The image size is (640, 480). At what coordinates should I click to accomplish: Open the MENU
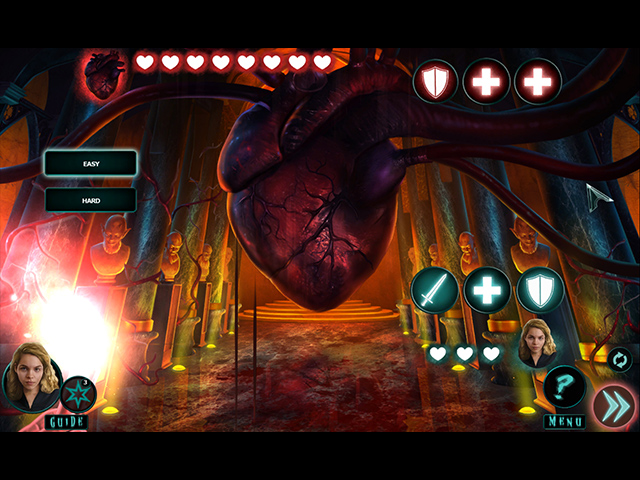click(564, 422)
